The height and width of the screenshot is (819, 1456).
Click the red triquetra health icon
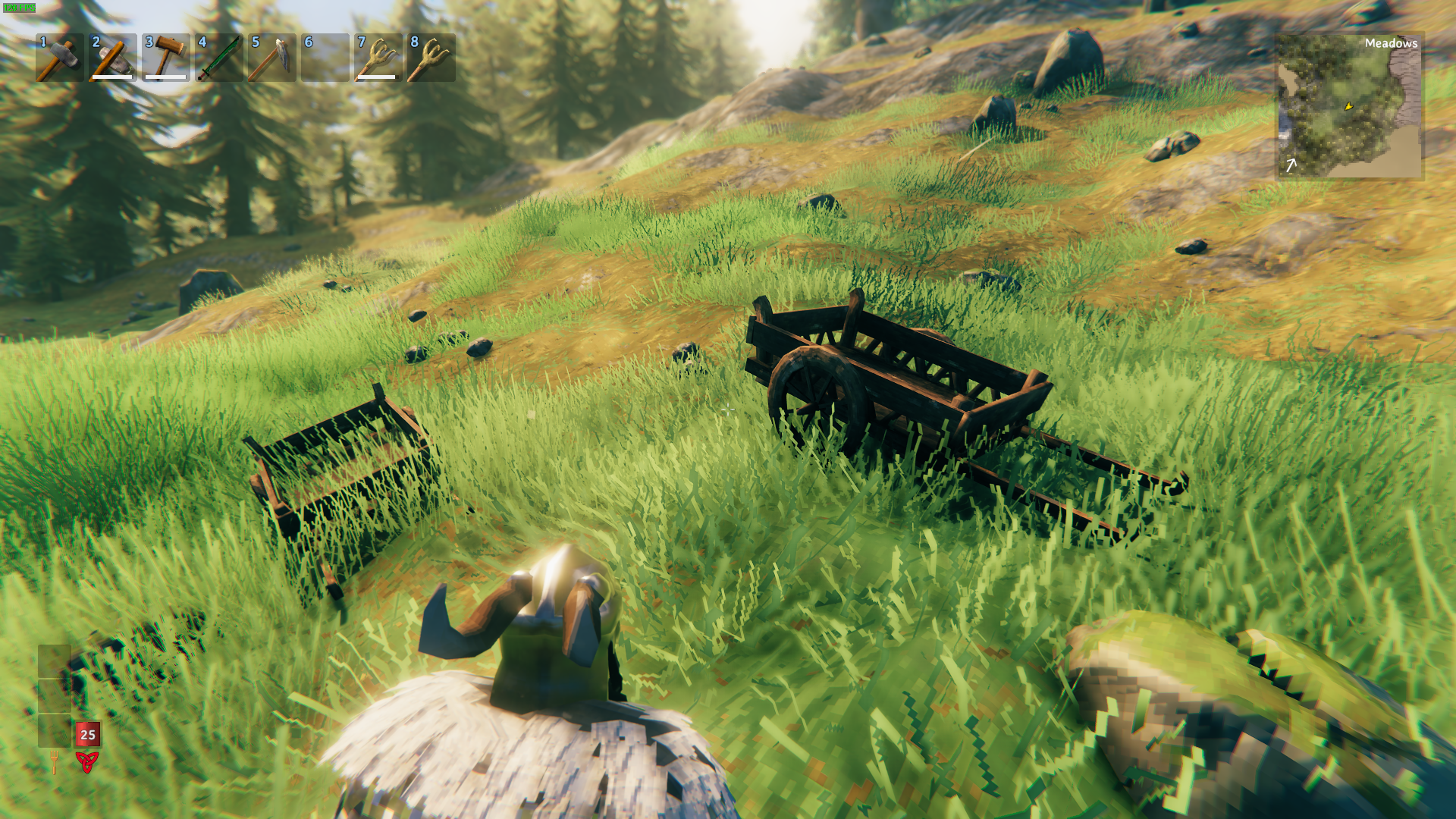click(87, 761)
